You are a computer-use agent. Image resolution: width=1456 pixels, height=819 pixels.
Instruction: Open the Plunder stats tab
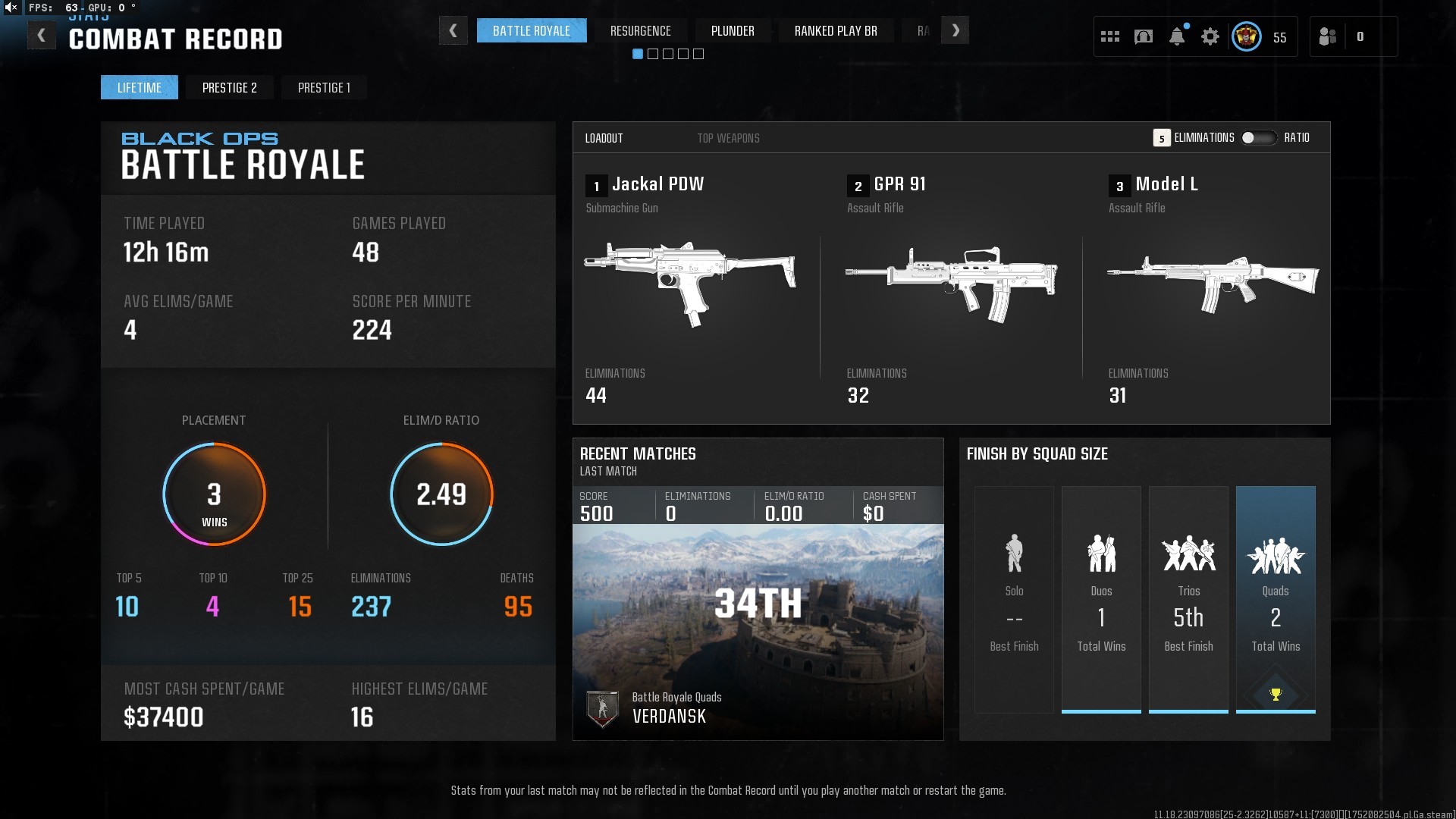click(x=732, y=31)
